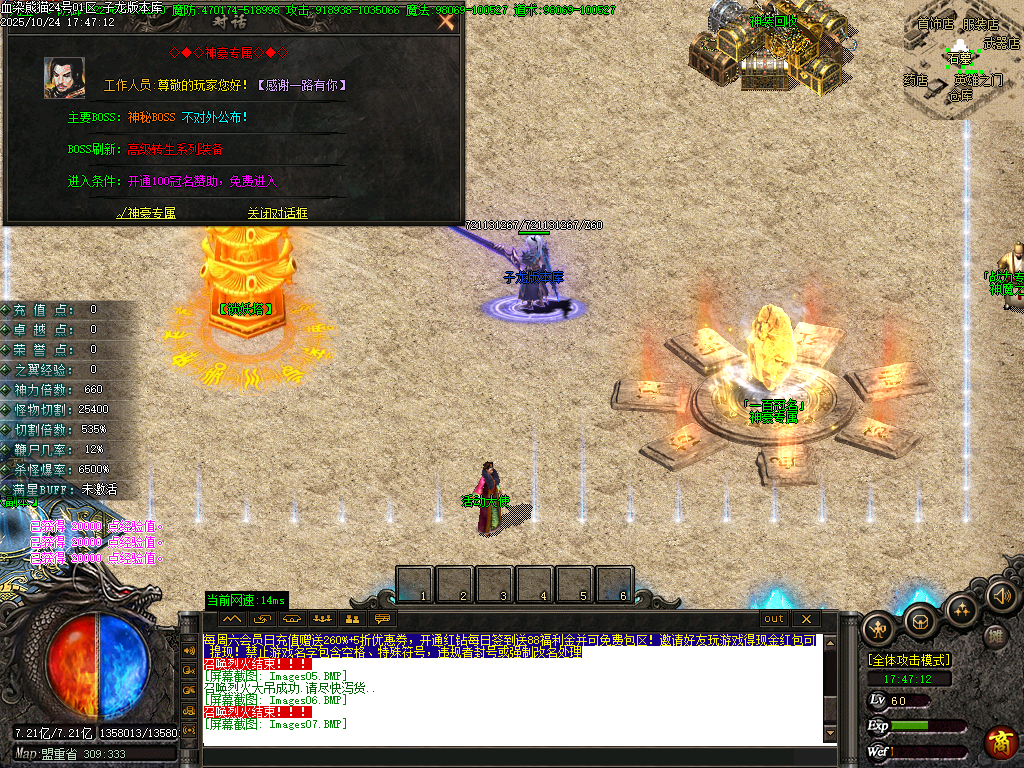Open the speech bubble chat toolbar icon
Image resolution: width=1024 pixels, height=768 pixels.
coord(382,619)
